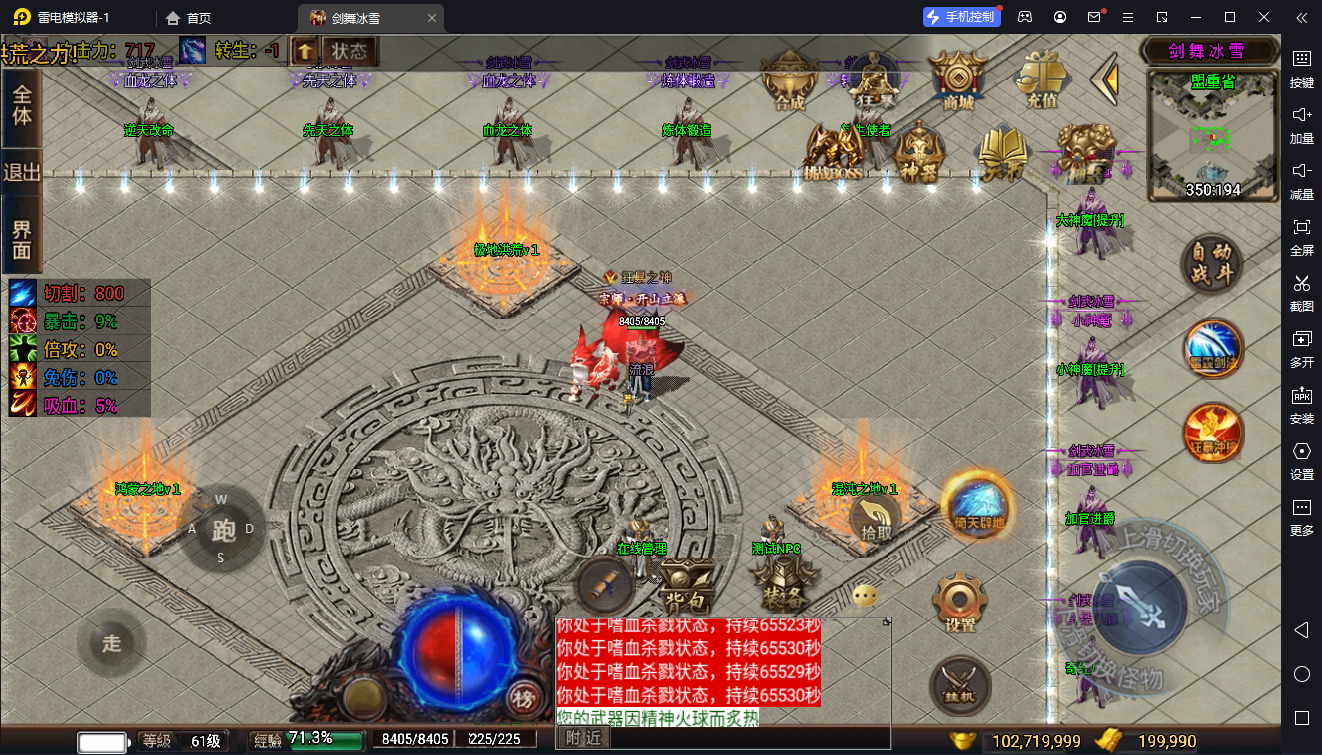Open the 充值 recharge menu

click(1043, 78)
